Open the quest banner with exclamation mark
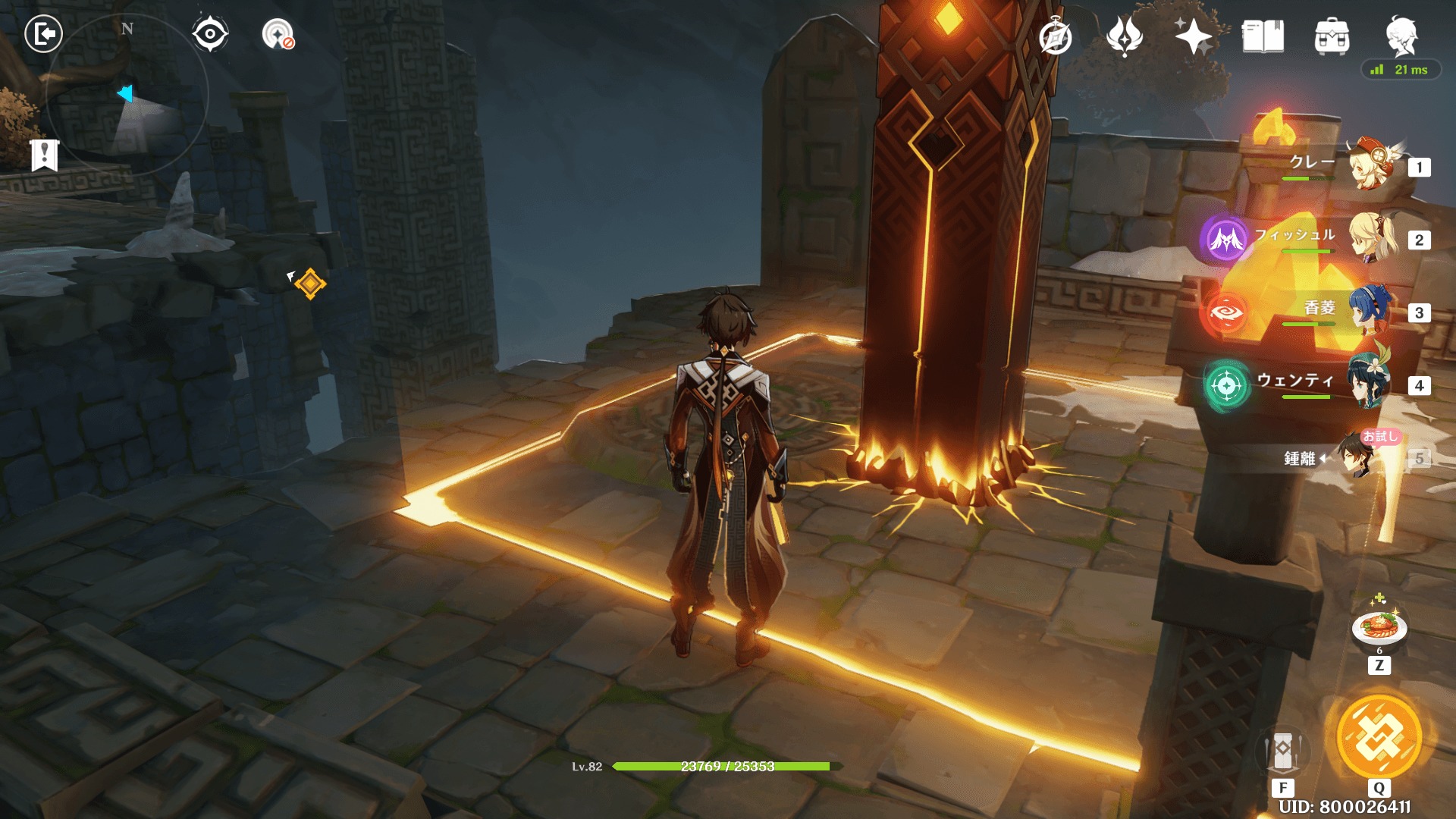1456x819 pixels. [x=45, y=155]
